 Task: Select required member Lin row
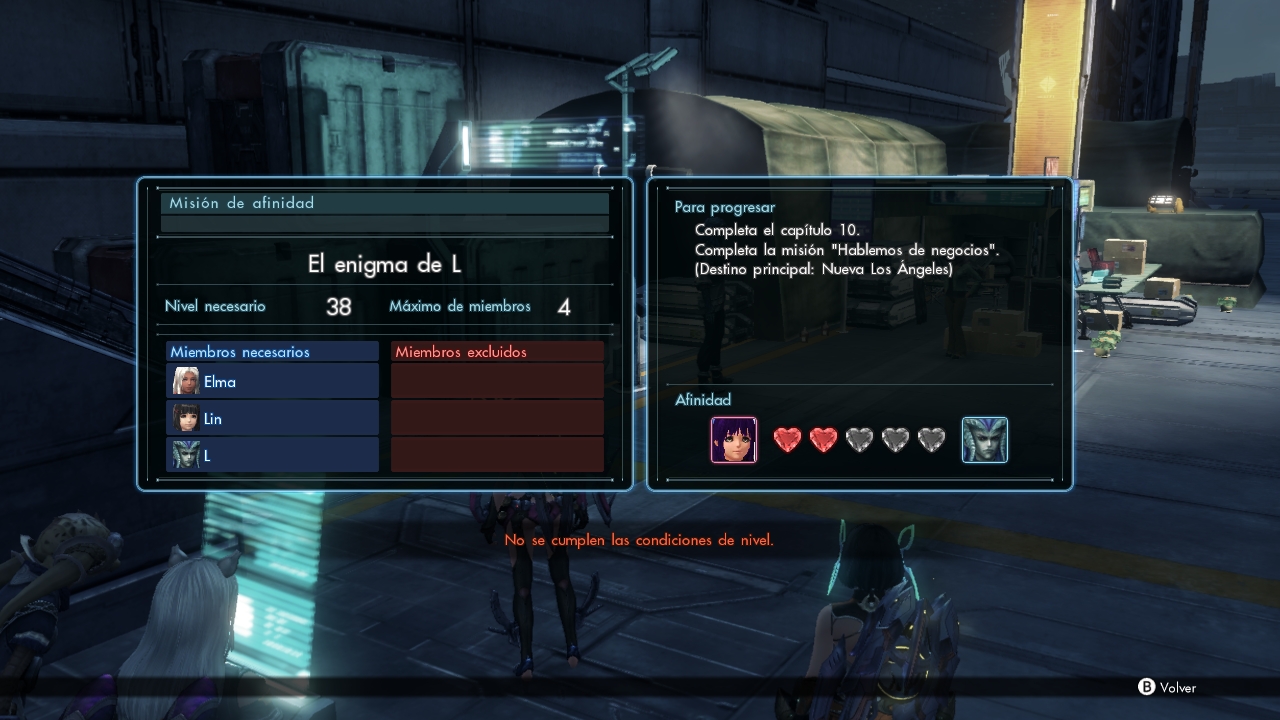tap(272, 418)
